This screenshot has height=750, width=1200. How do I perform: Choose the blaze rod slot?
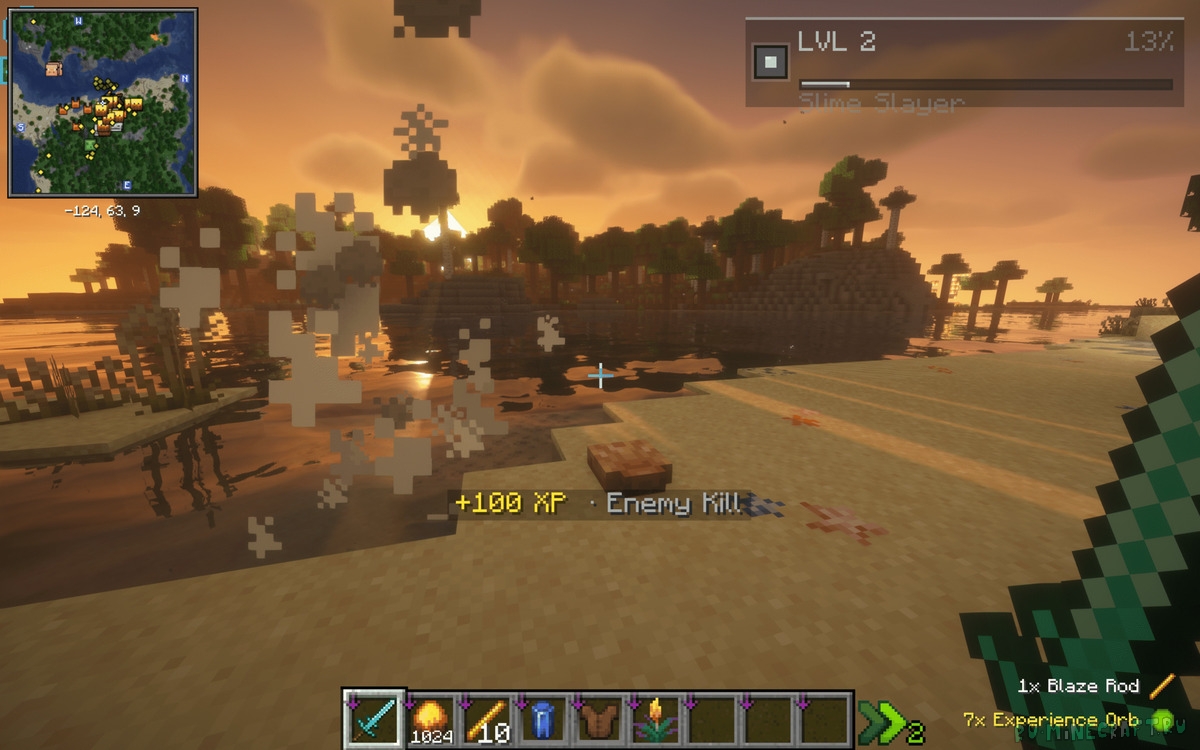(488, 718)
